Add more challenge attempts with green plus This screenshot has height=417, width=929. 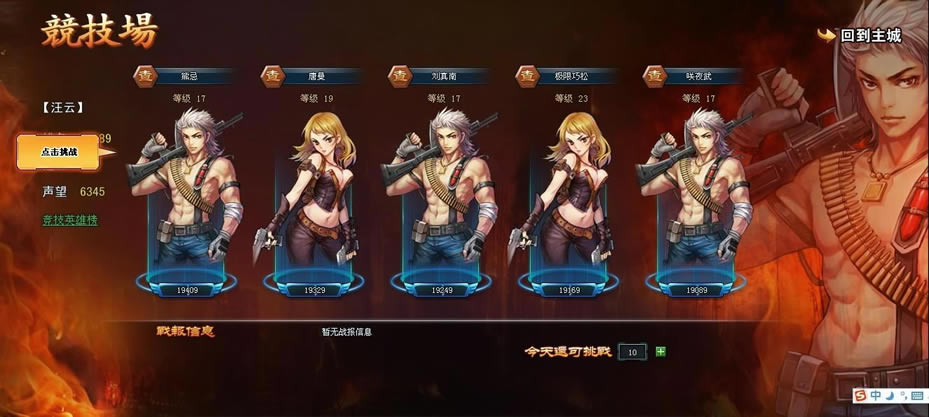[660, 351]
